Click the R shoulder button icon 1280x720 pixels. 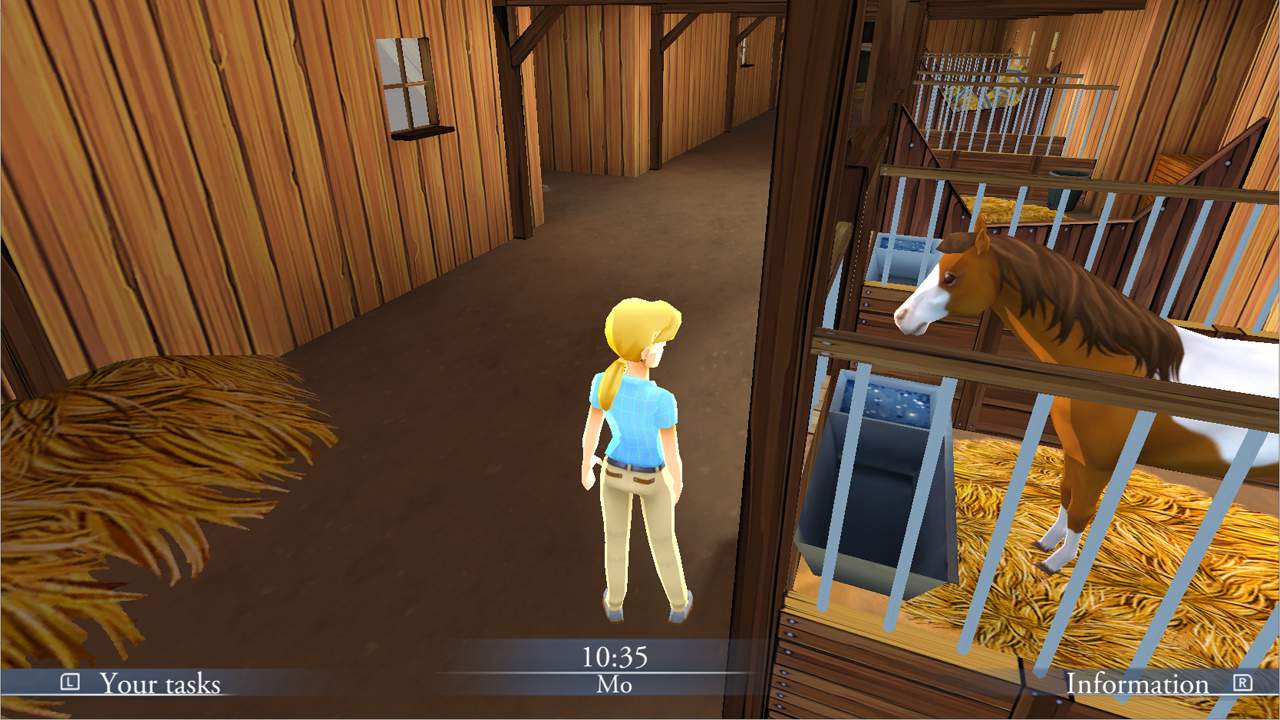(1243, 685)
